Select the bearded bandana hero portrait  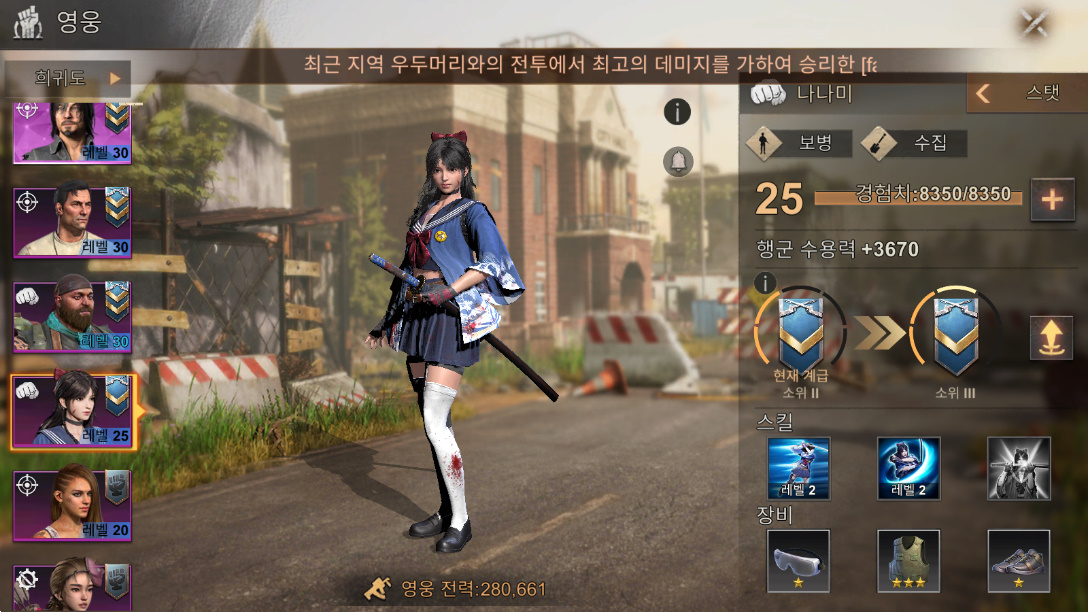71,314
